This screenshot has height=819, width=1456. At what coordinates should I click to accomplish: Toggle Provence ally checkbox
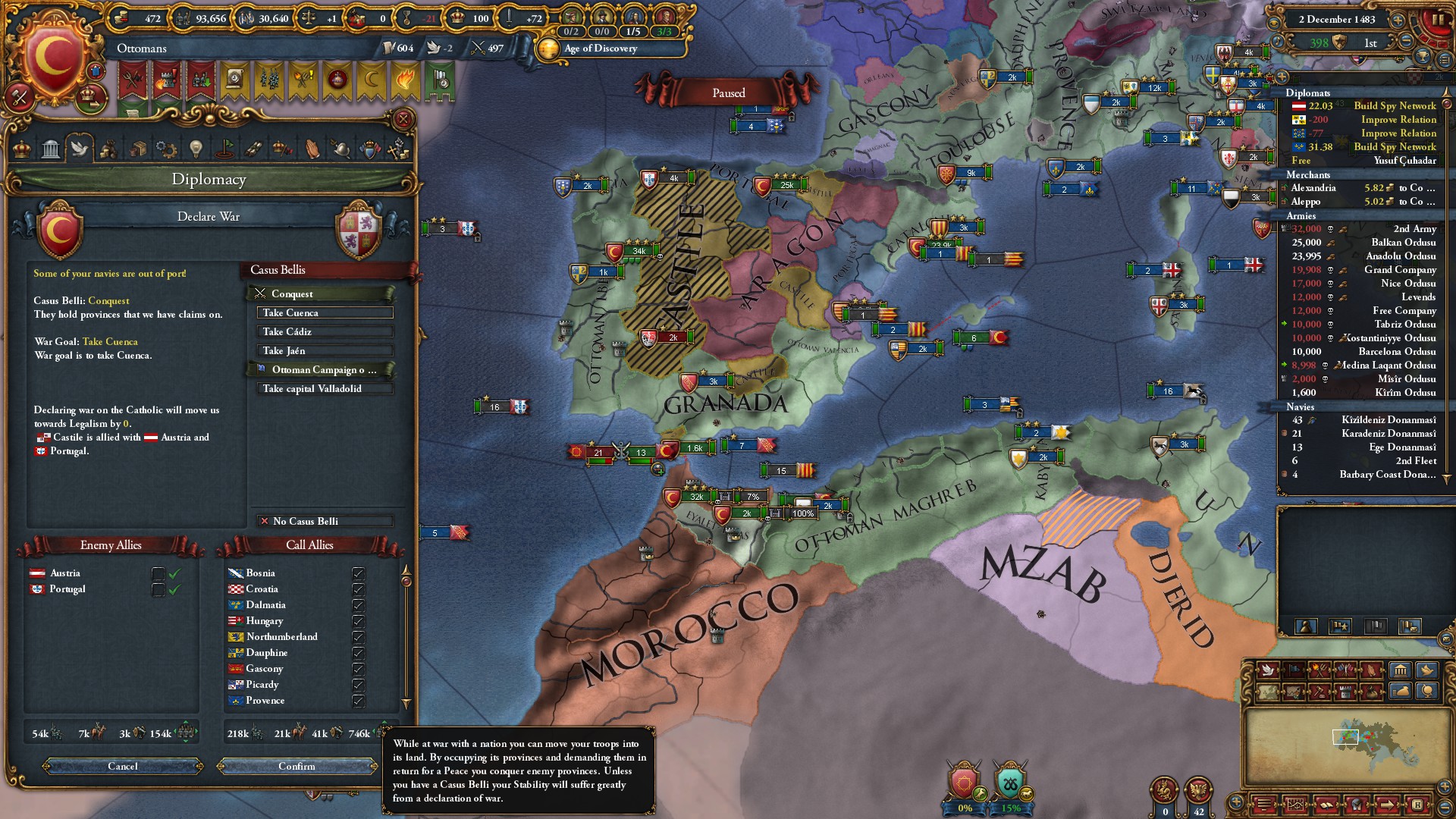tap(358, 701)
